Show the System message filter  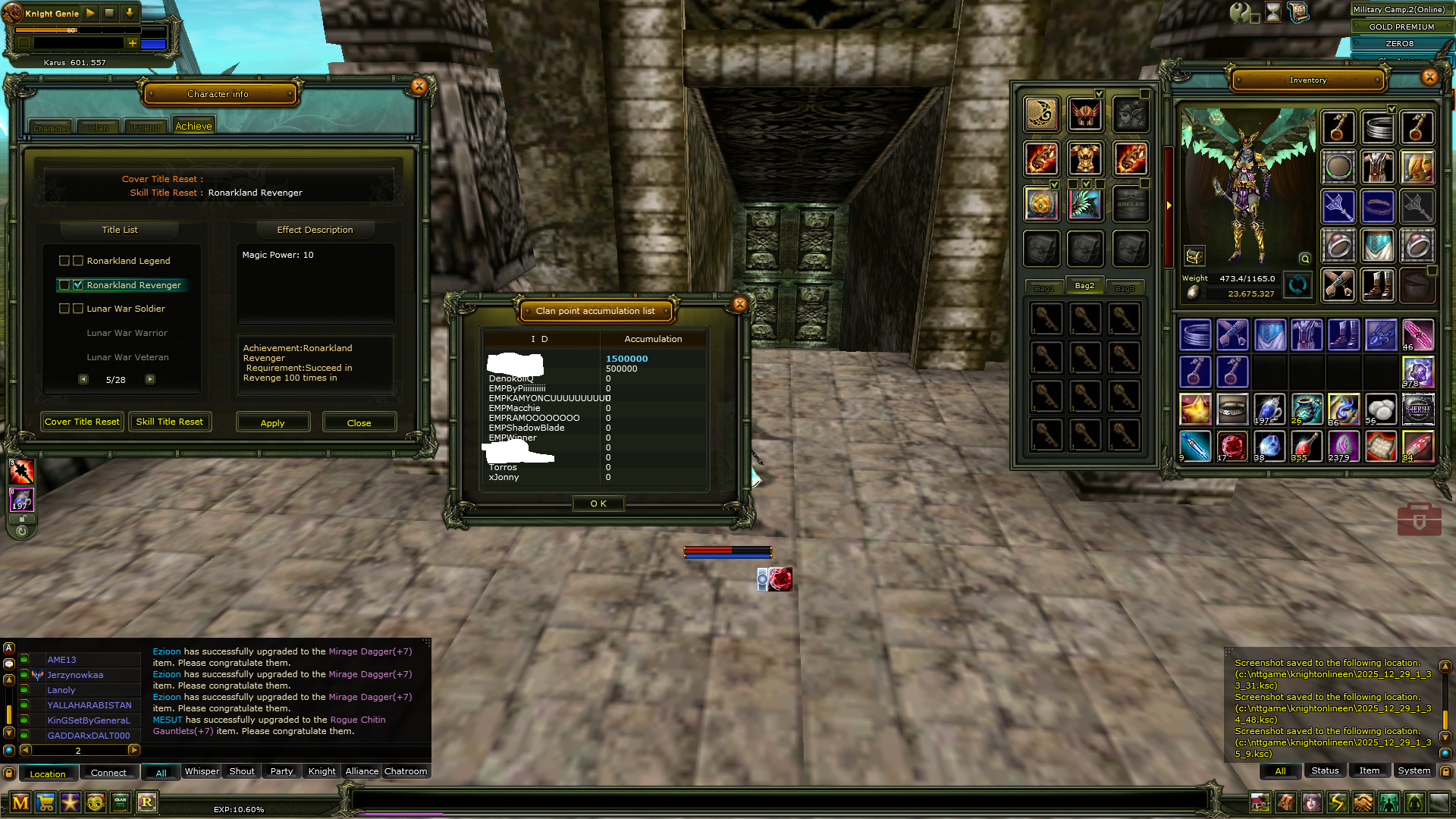pos(1414,770)
